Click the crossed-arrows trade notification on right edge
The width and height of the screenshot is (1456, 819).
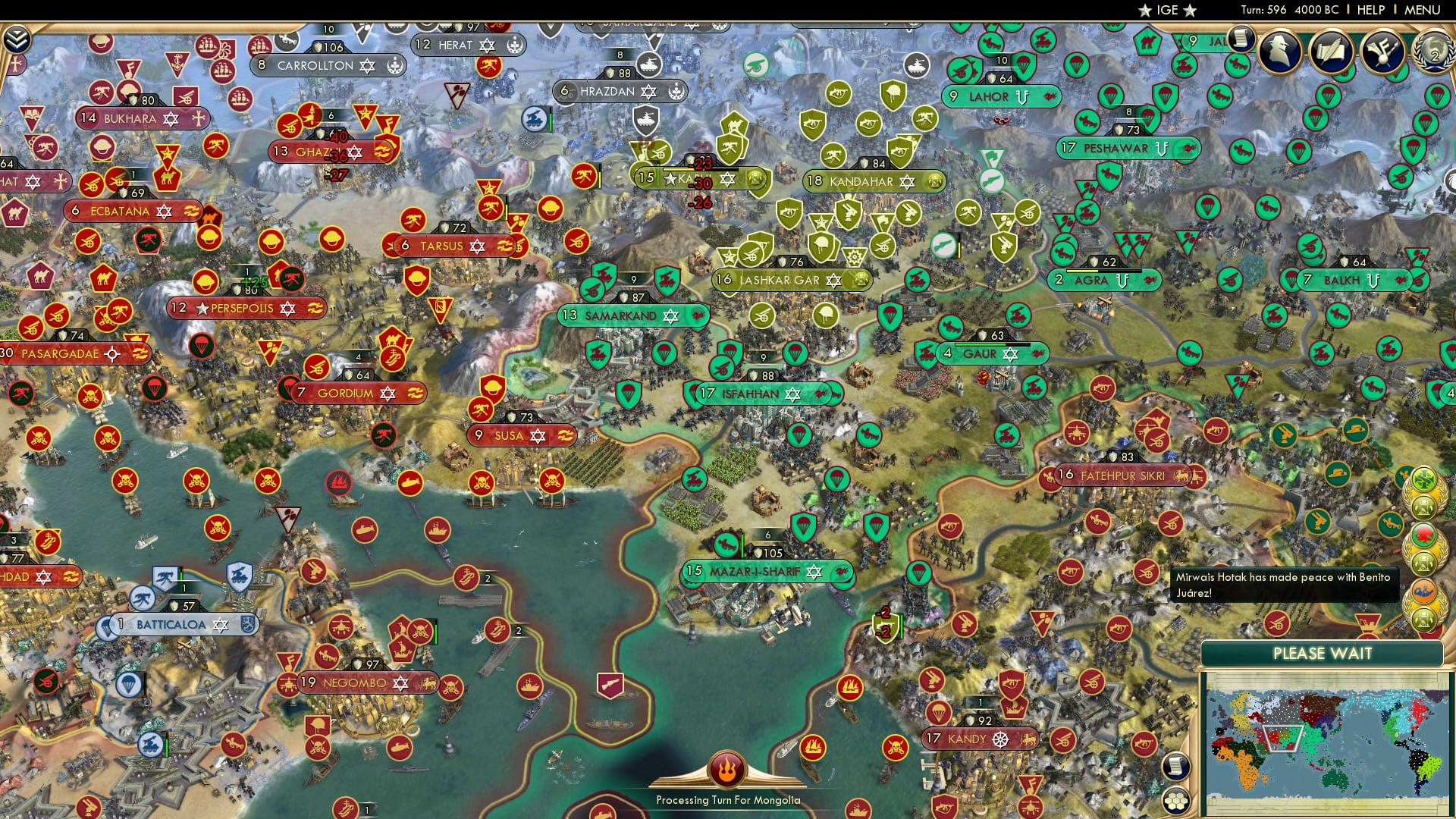coord(1423,478)
